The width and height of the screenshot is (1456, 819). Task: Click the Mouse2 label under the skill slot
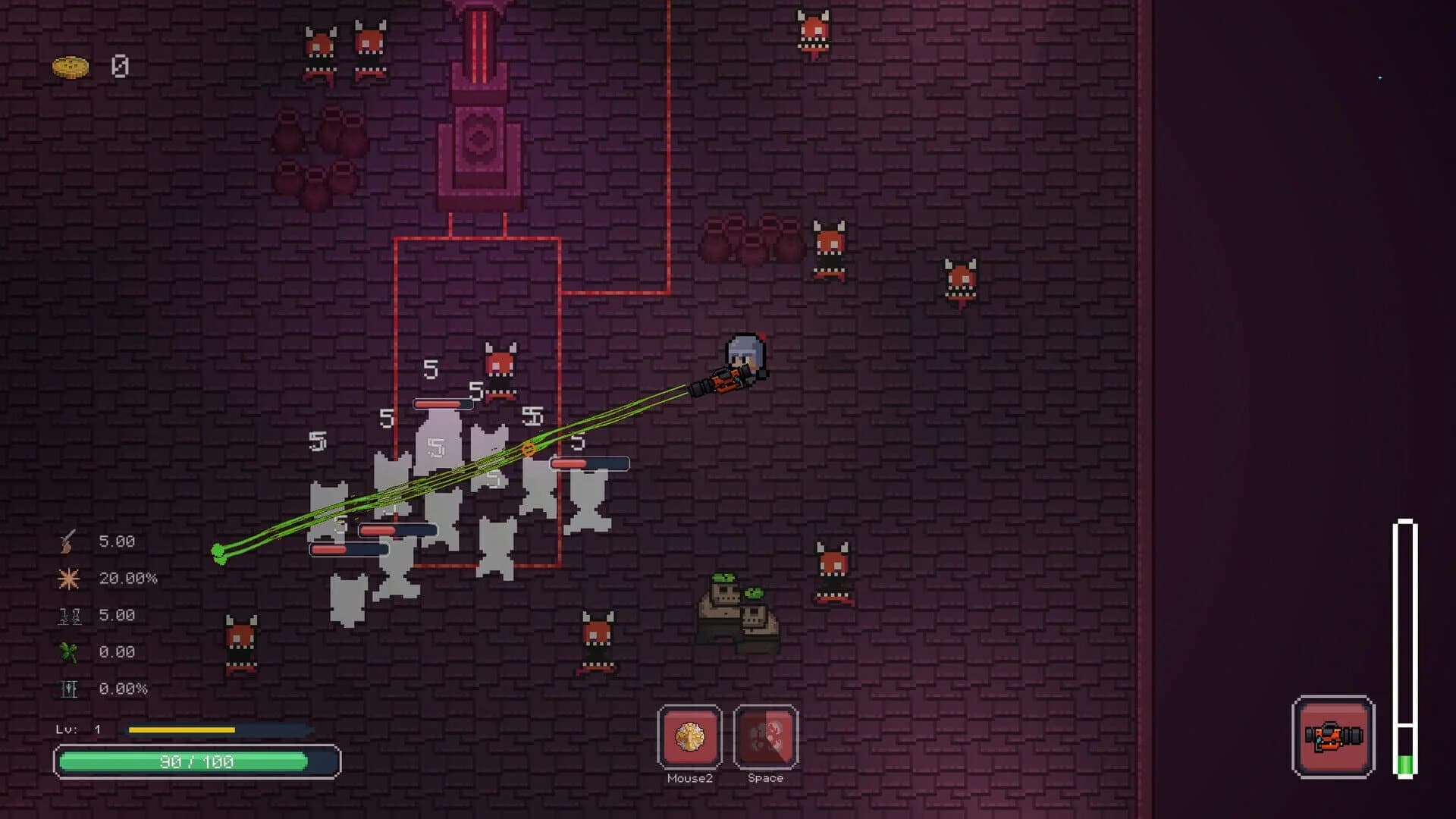[689, 777]
